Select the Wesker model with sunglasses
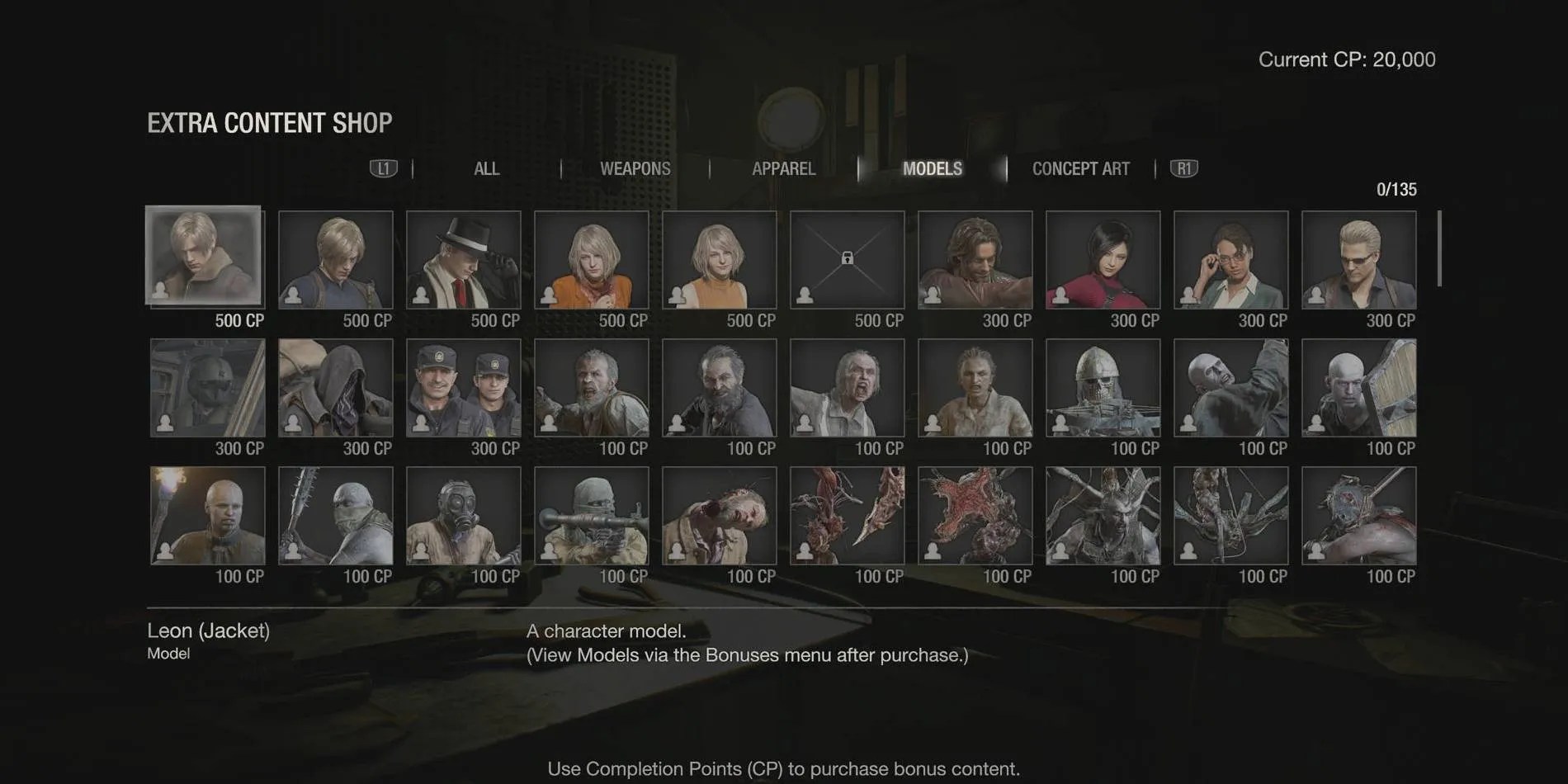Screen dimensions: 1568x784 tap(1359, 258)
